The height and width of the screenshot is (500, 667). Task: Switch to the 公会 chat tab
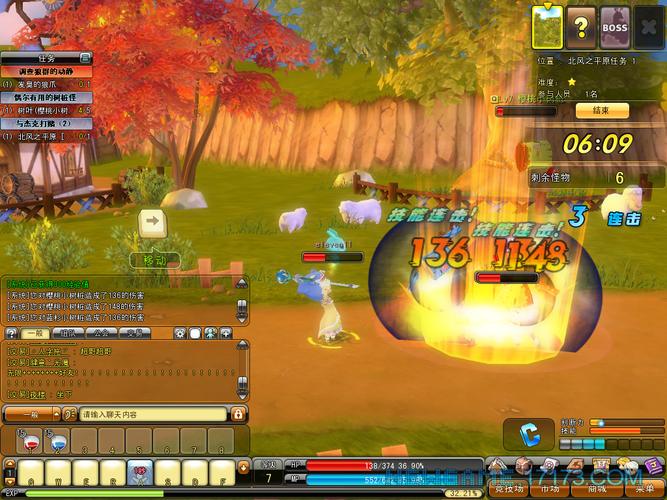pos(103,332)
